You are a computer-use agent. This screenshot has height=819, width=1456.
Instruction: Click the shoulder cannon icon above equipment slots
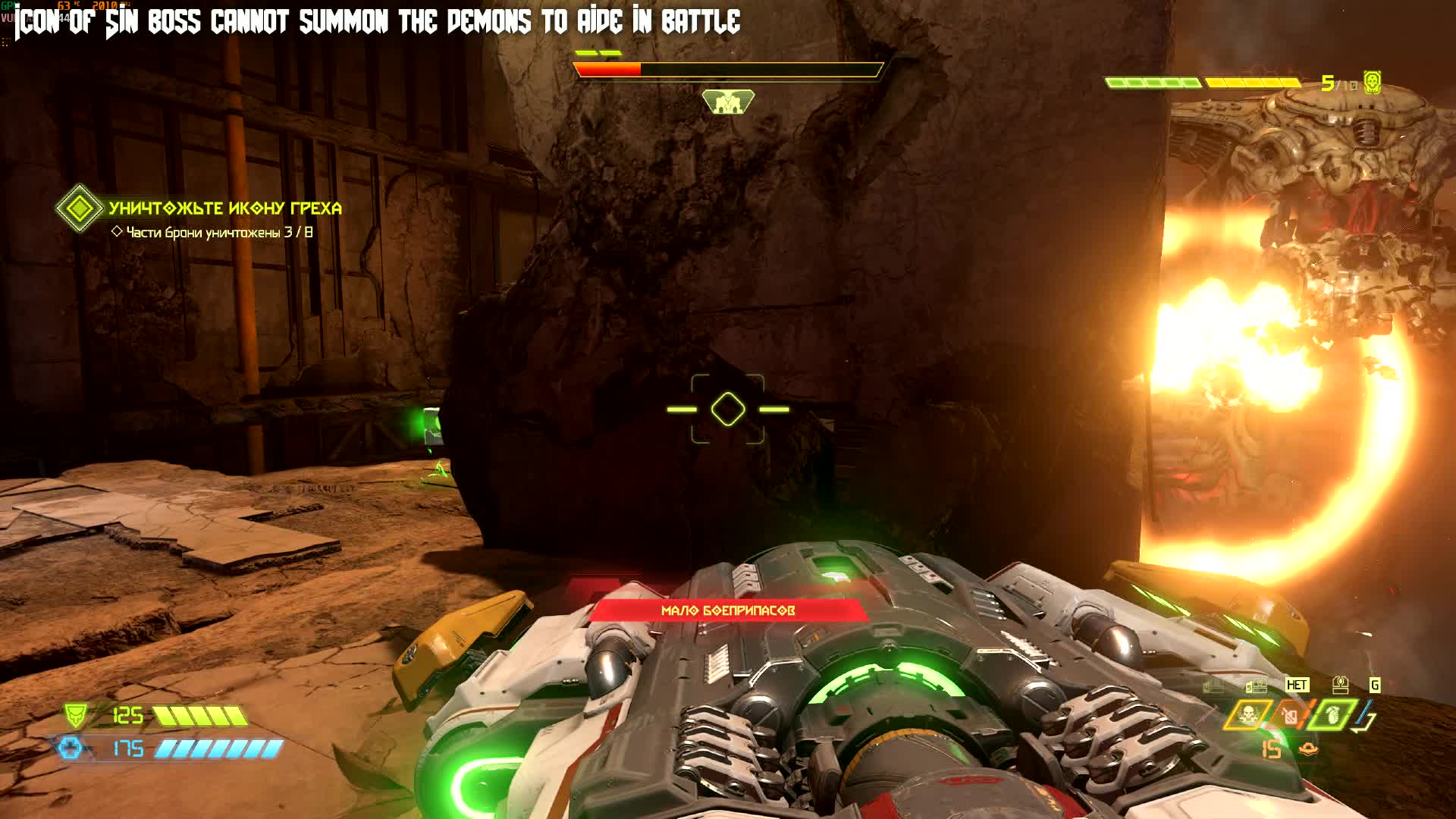[1341, 684]
